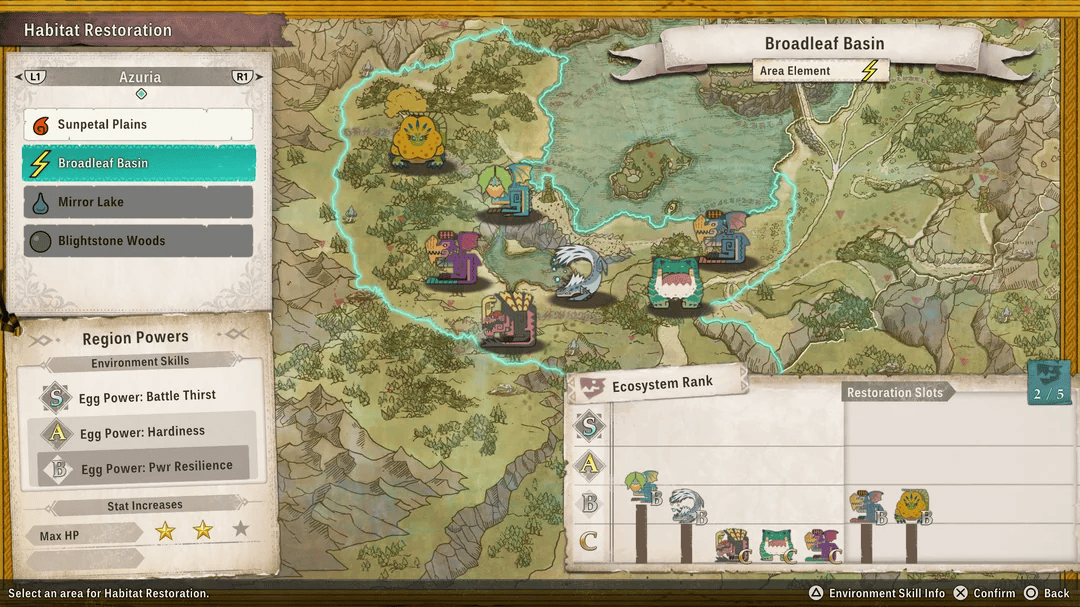The image size is (1080, 607).
Task: Pick the white-furred monster icon on the map
Action: [577, 272]
